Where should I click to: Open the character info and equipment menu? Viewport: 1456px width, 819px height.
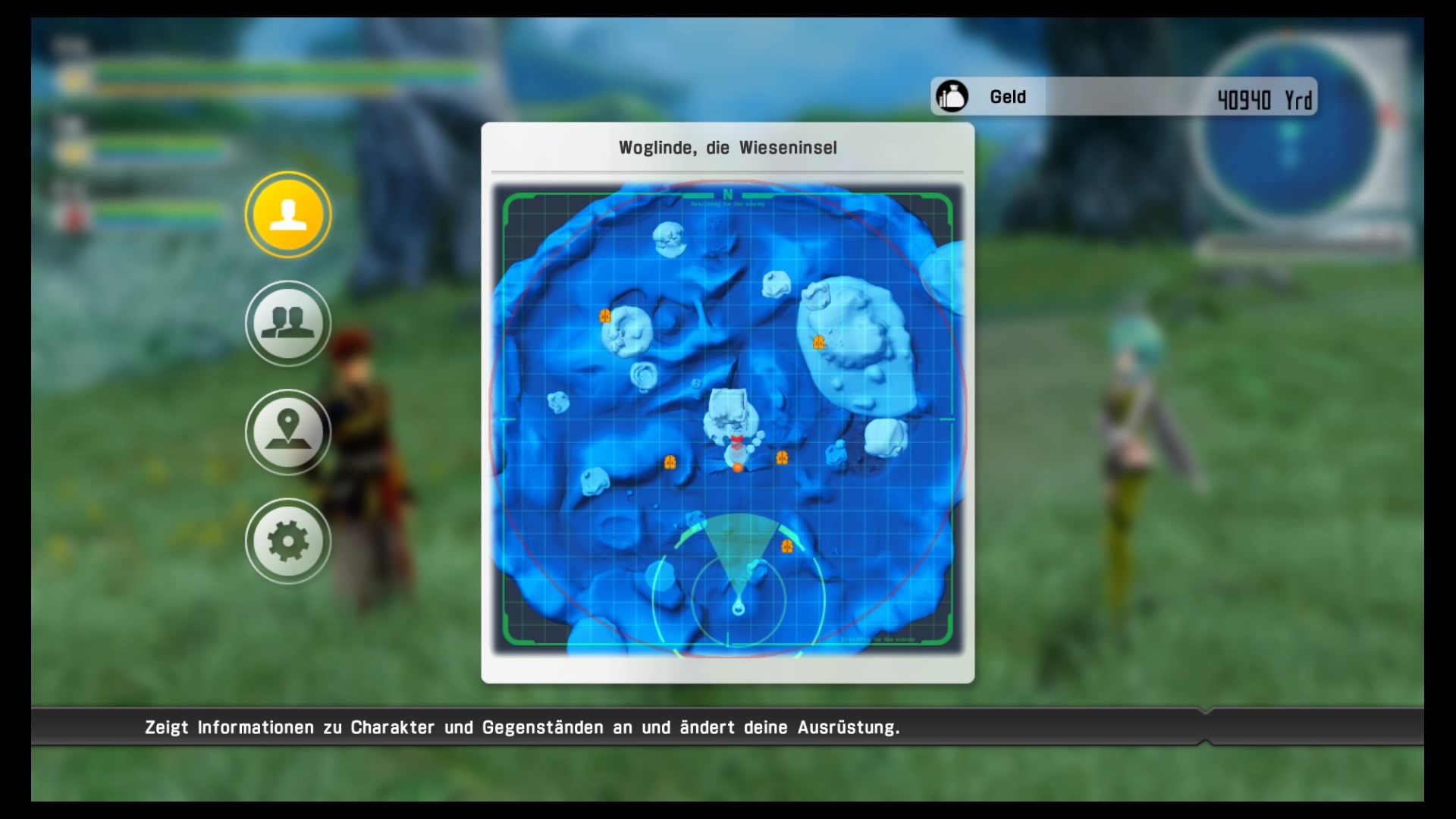click(288, 215)
